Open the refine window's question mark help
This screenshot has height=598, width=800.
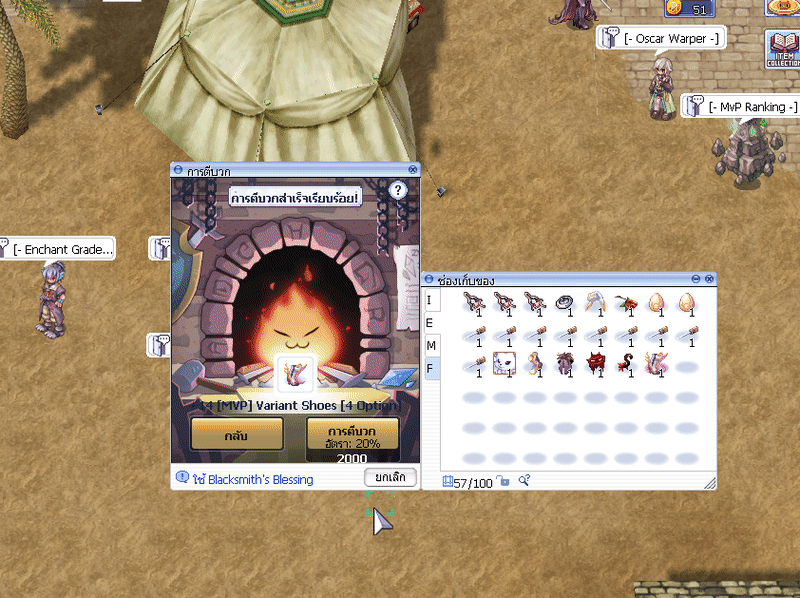397,190
